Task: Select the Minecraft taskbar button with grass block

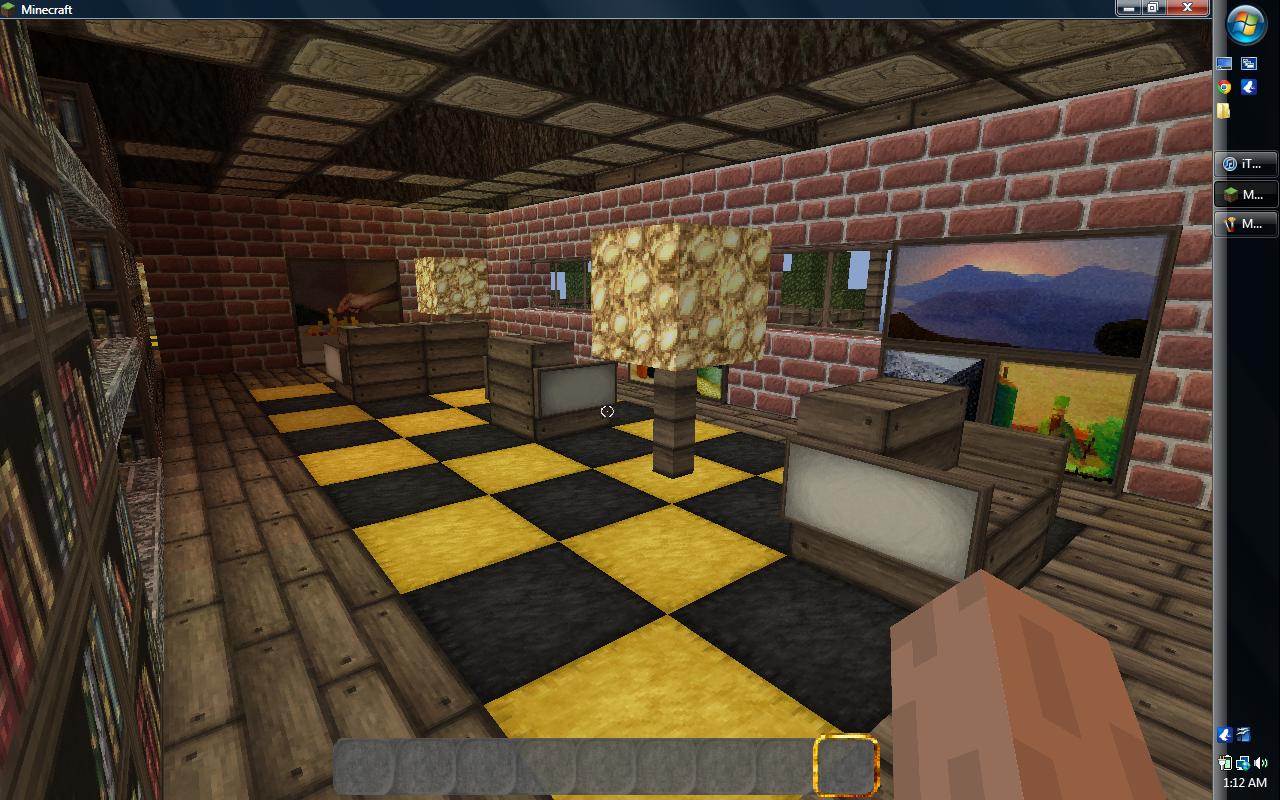Action: coord(1244,195)
